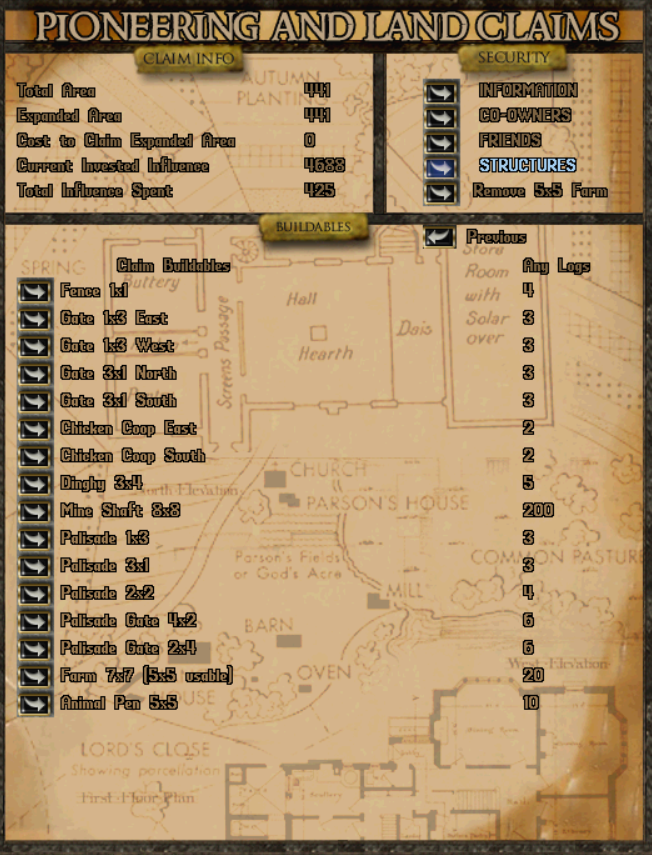This screenshot has height=855, width=652.
Task: Choose Gate 1x3 West buildable
Action: [35, 347]
